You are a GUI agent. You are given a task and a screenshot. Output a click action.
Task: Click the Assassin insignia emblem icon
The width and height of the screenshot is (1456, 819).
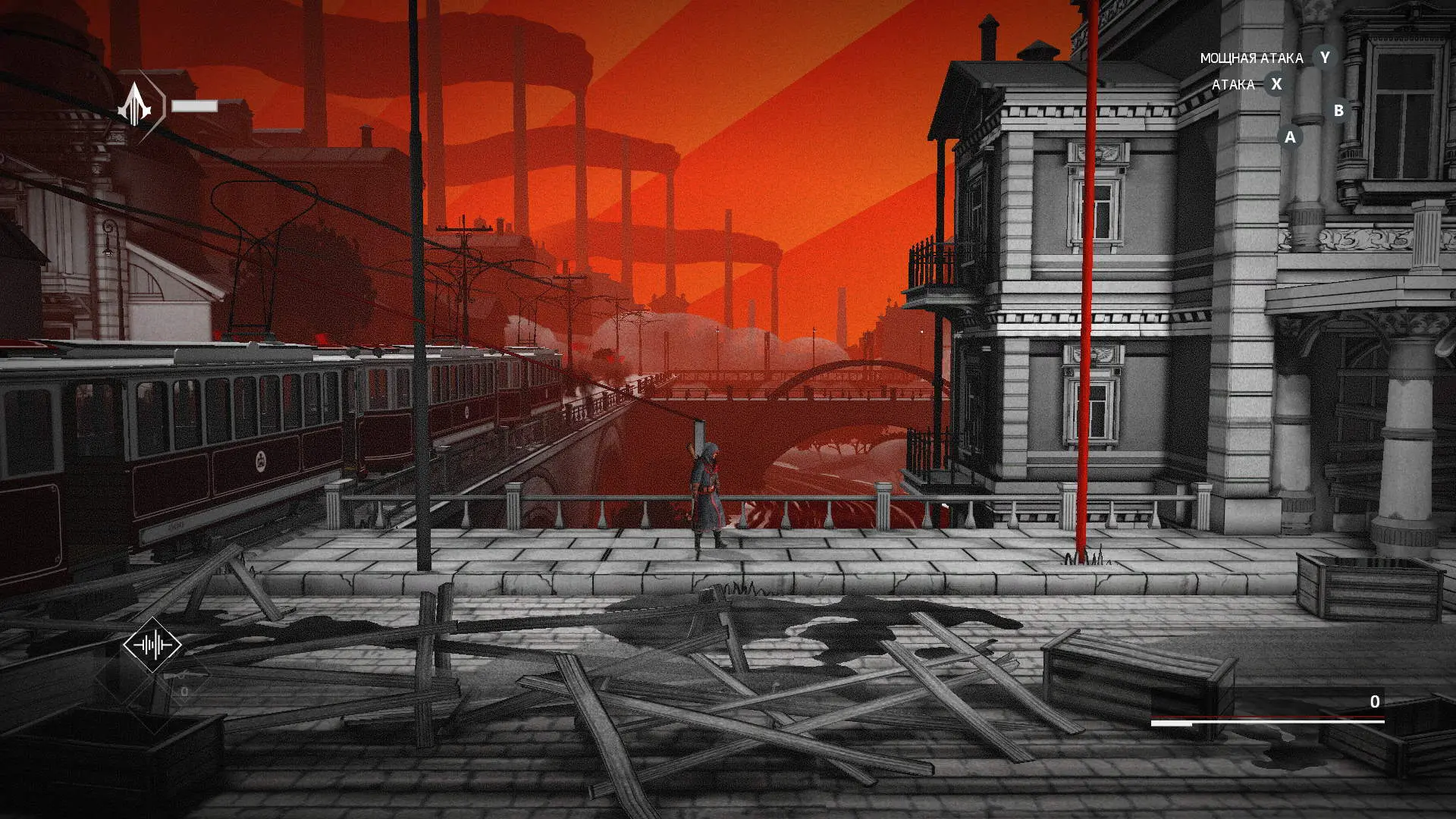click(x=135, y=105)
